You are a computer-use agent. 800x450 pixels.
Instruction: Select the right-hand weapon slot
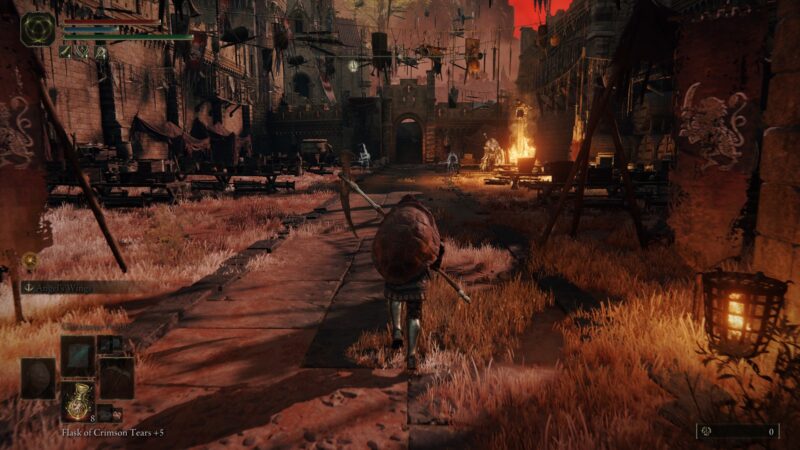pos(116,378)
